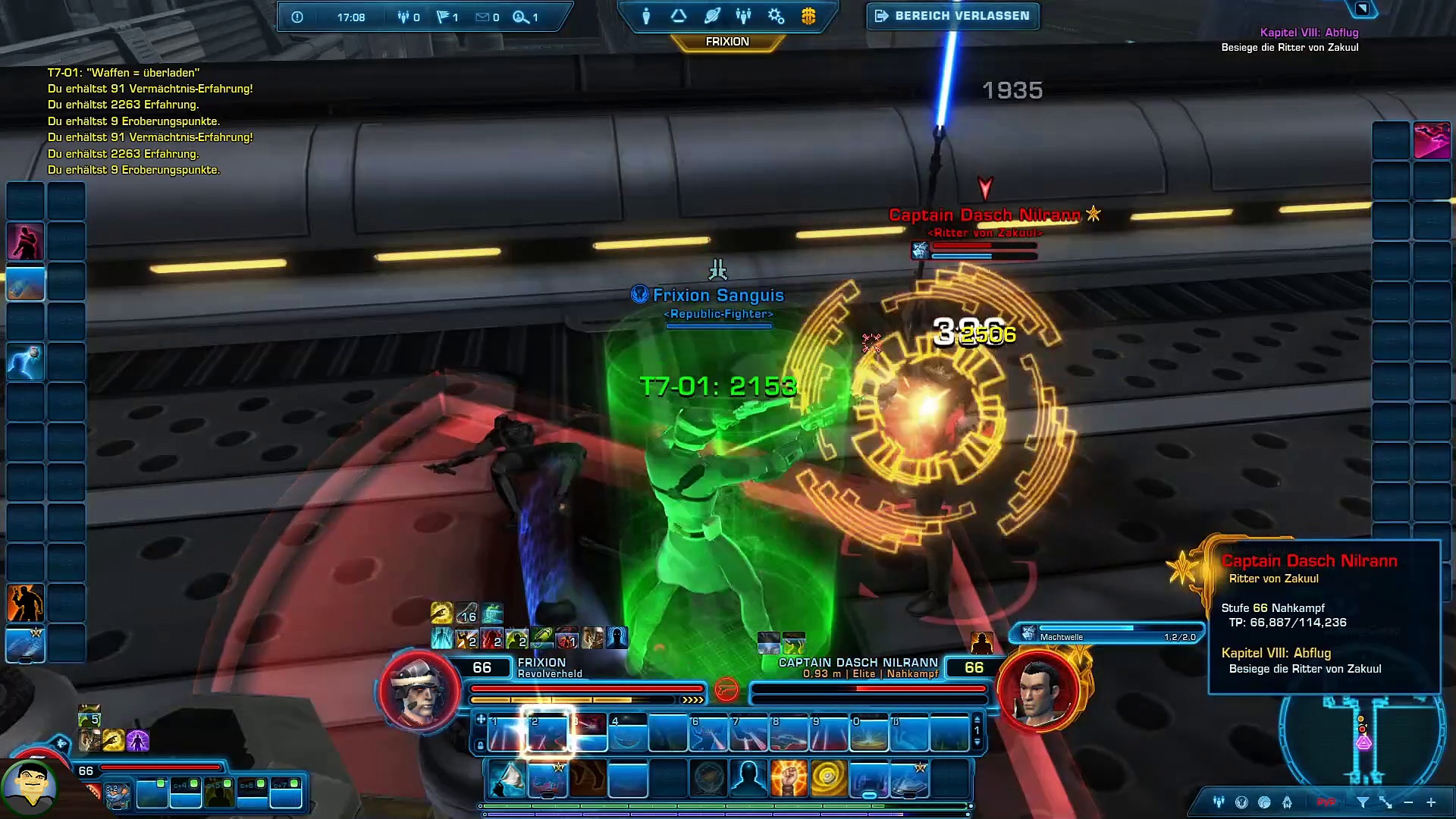1456x819 pixels.
Task: Activate the glowing fist ability
Action: pos(788,779)
